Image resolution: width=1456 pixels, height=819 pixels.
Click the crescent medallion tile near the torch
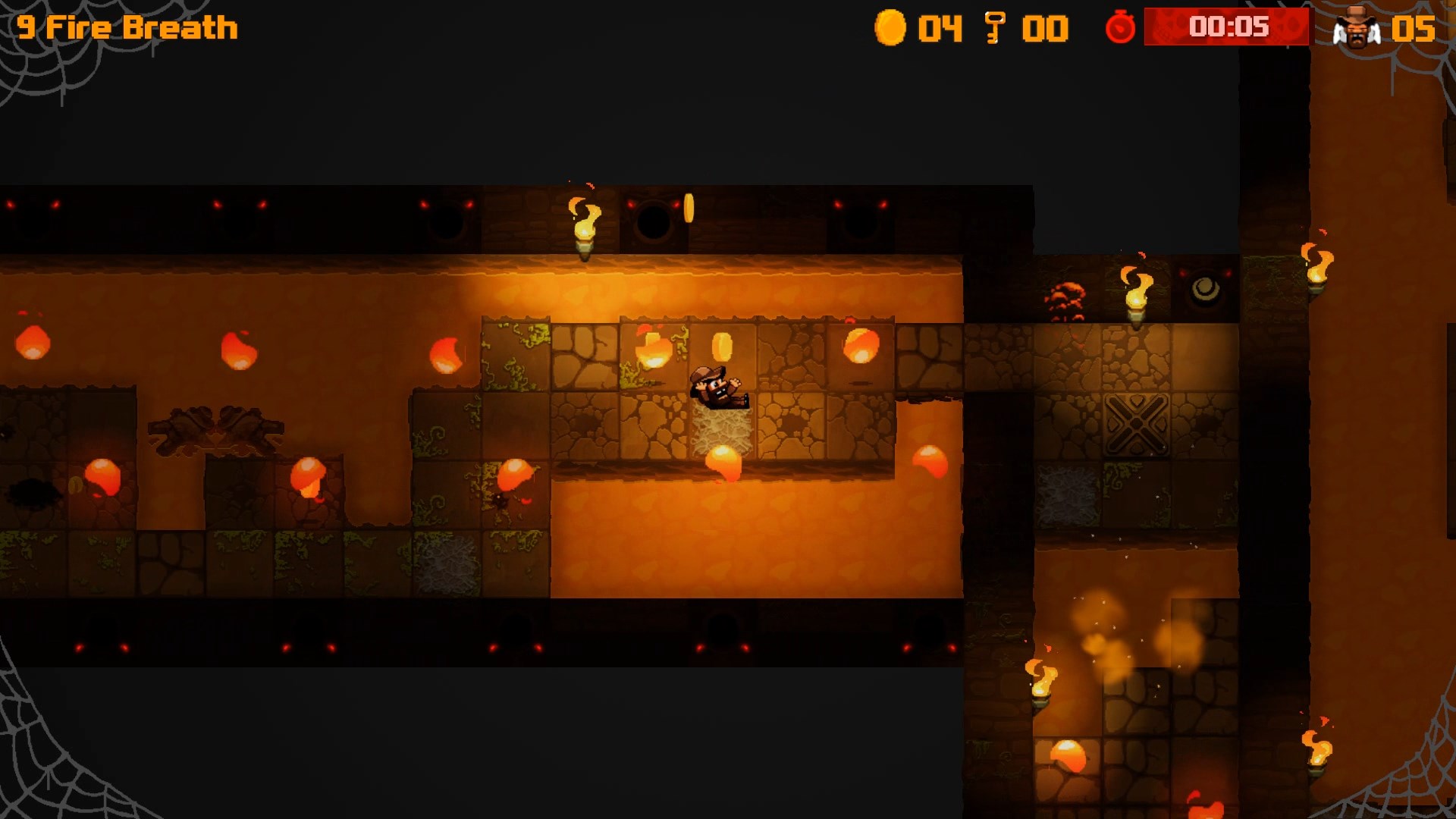1205,290
